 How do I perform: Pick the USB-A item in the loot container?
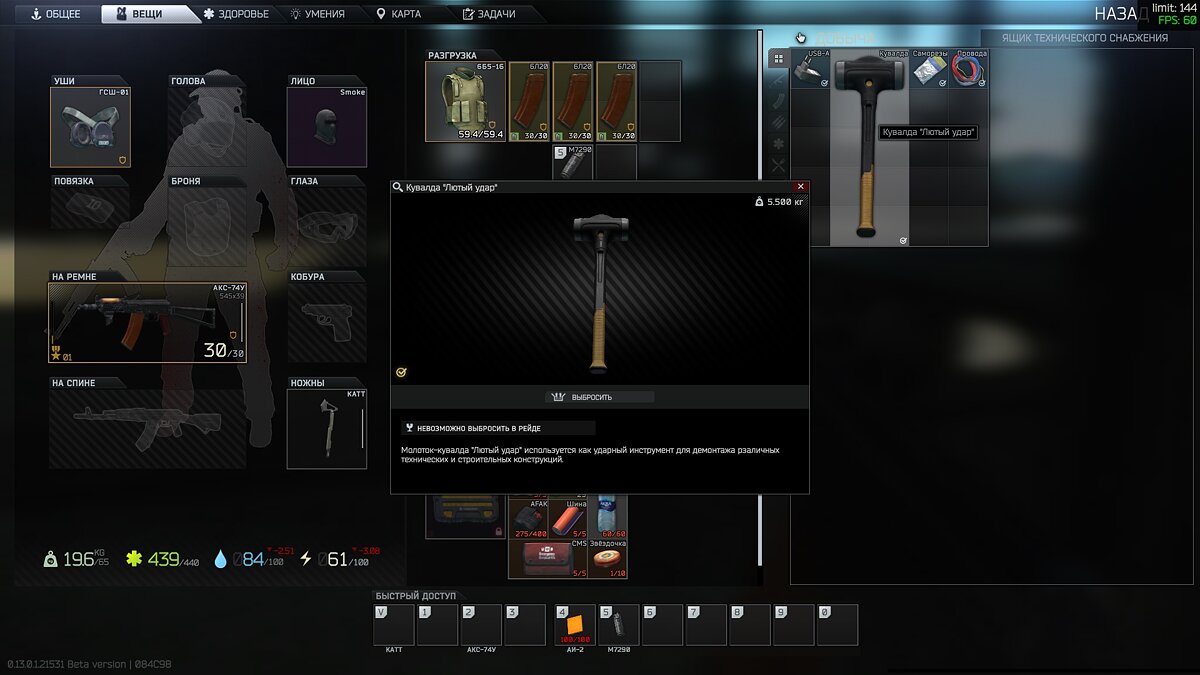(810, 69)
